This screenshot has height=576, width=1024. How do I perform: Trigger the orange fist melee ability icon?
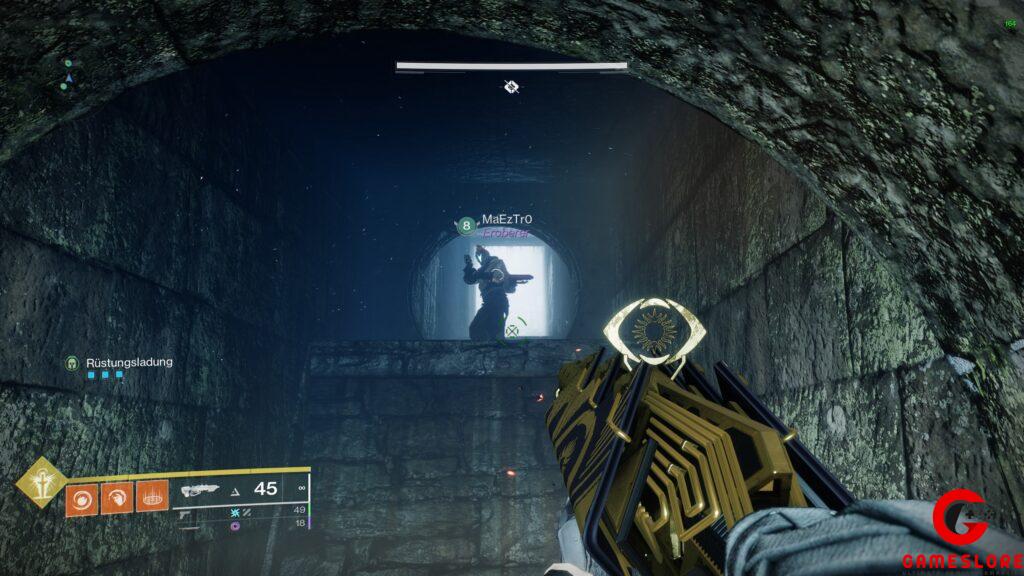tap(116, 497)
